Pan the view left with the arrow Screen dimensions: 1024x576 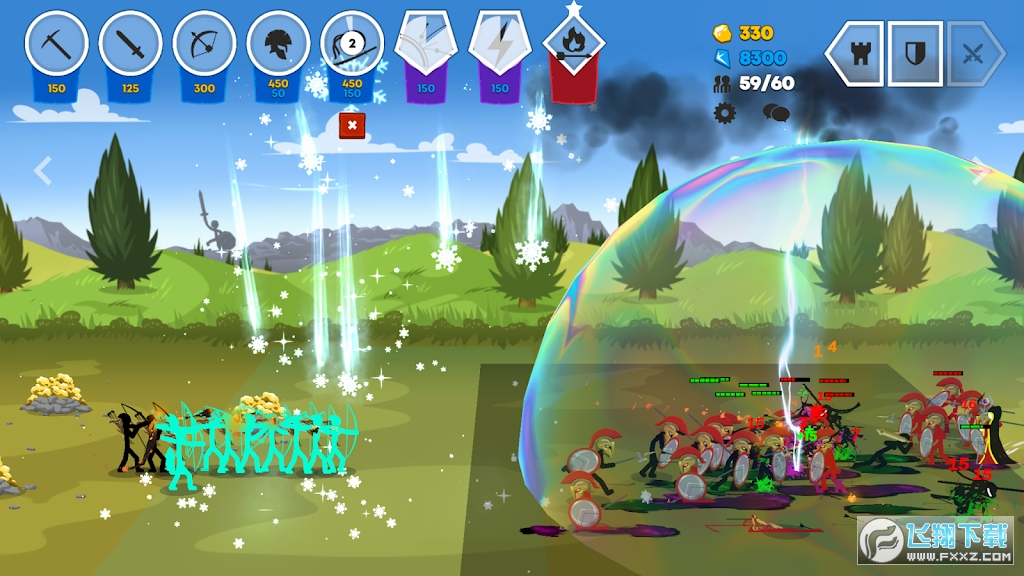coord(43,171)
